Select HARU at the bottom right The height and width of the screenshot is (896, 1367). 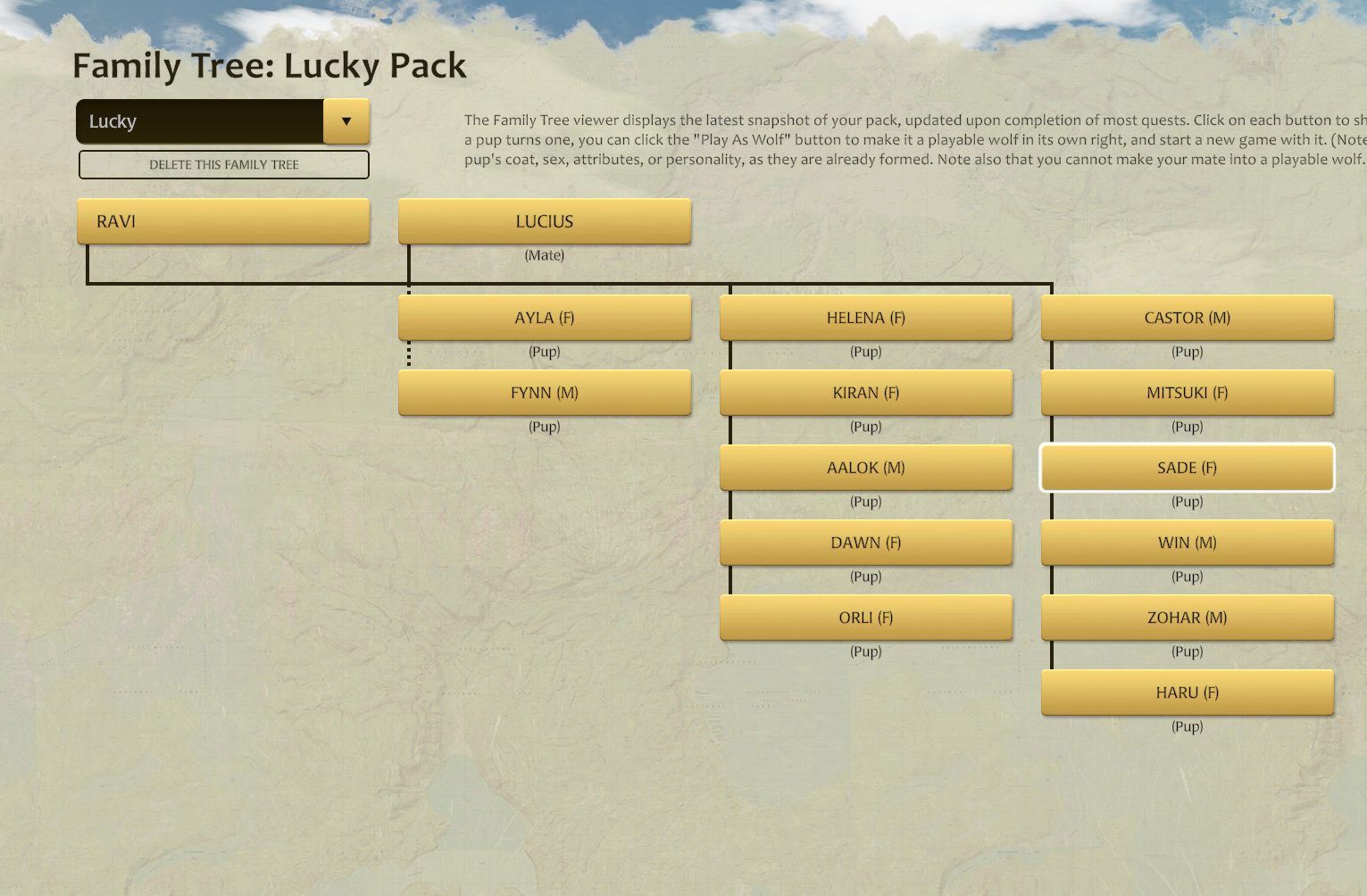(x=1187, y=692)
